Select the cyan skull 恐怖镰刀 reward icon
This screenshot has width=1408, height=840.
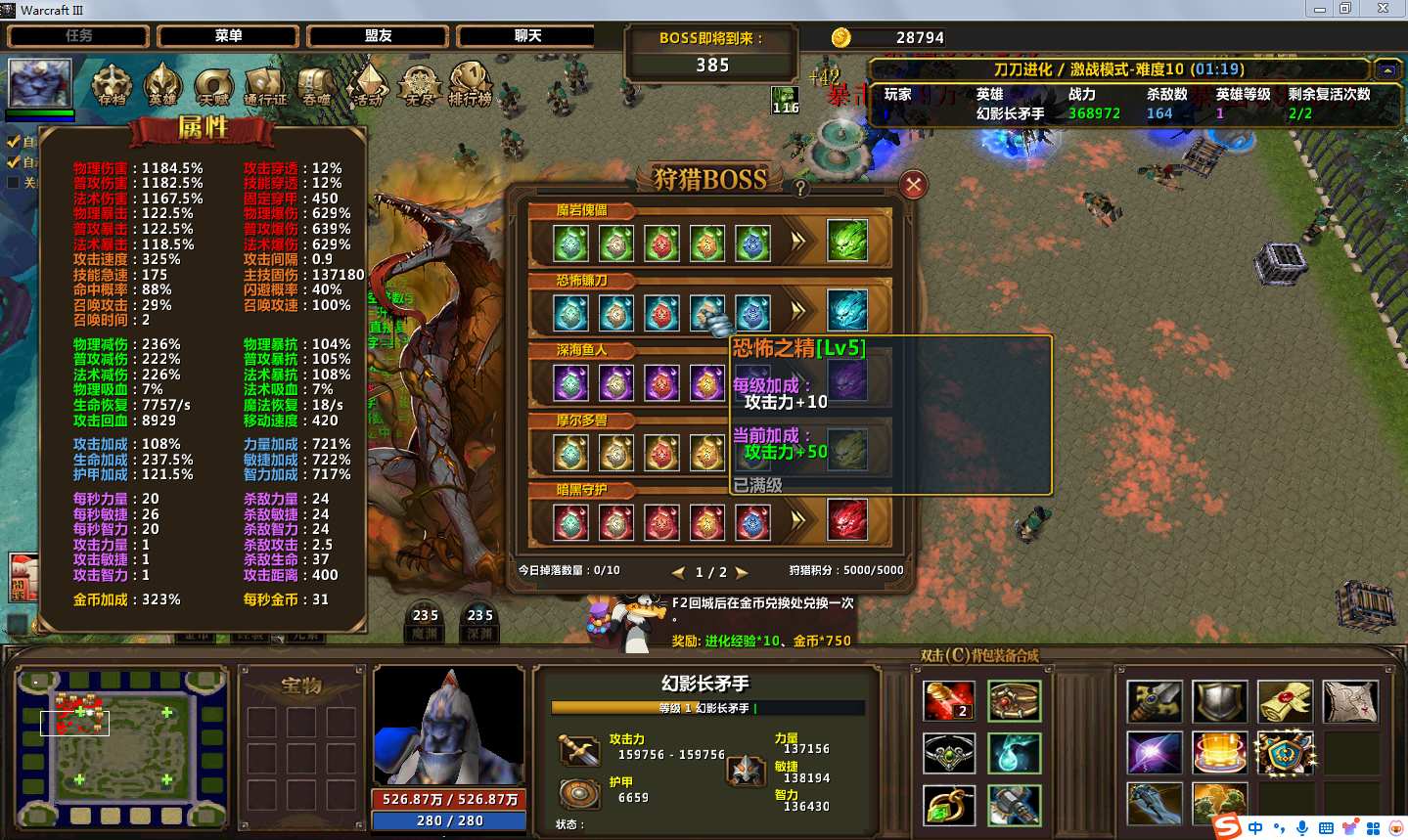pyautogui.click(x=847, y=311)
